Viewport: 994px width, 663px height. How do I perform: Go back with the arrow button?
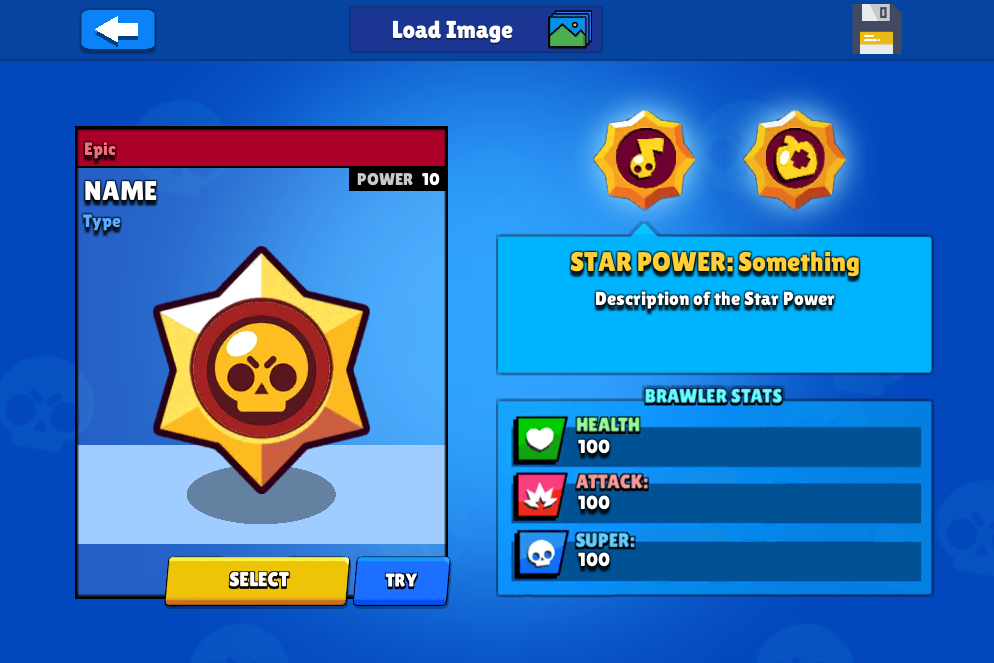click(117, 30)
